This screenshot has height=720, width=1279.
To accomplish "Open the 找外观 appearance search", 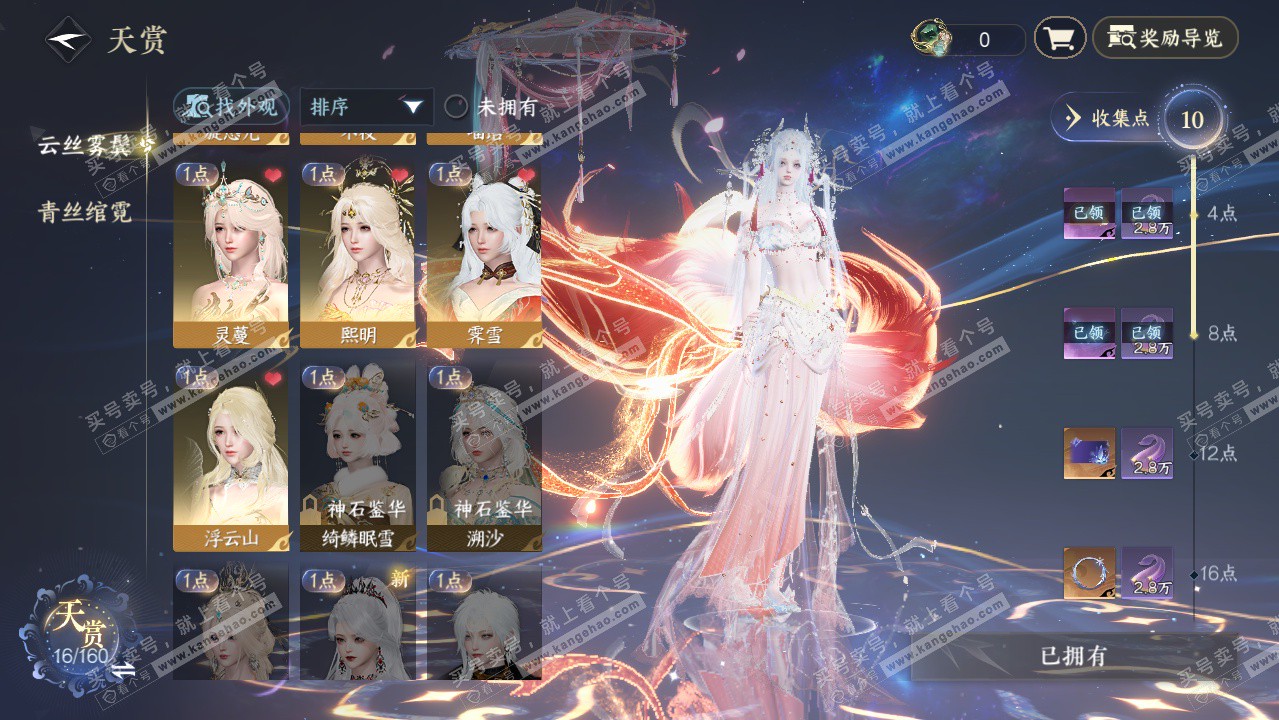I will point(231,106).
